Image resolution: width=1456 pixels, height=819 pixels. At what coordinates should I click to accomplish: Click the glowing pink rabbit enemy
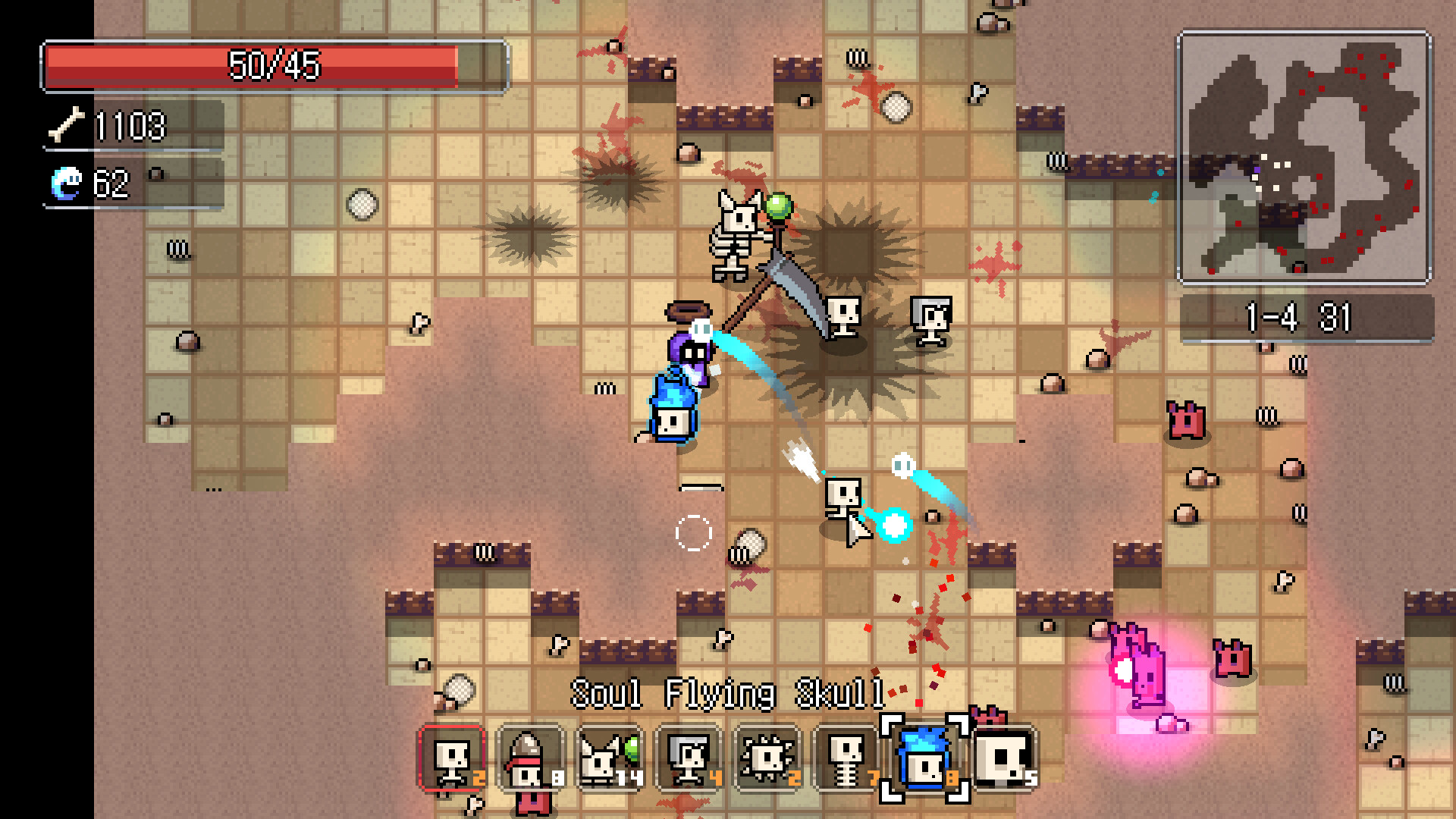1137,667
